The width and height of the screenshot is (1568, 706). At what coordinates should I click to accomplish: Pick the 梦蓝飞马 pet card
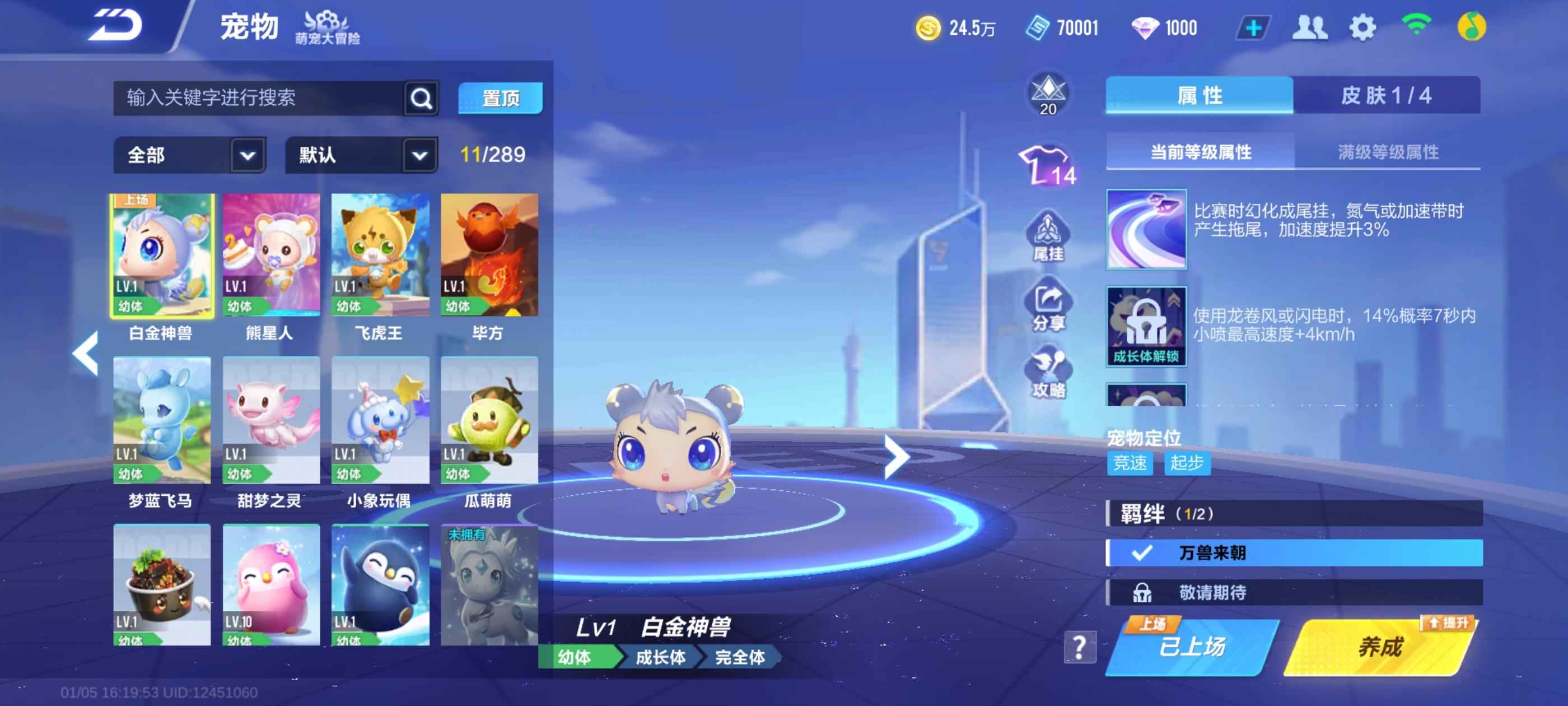tap(162, 420)
